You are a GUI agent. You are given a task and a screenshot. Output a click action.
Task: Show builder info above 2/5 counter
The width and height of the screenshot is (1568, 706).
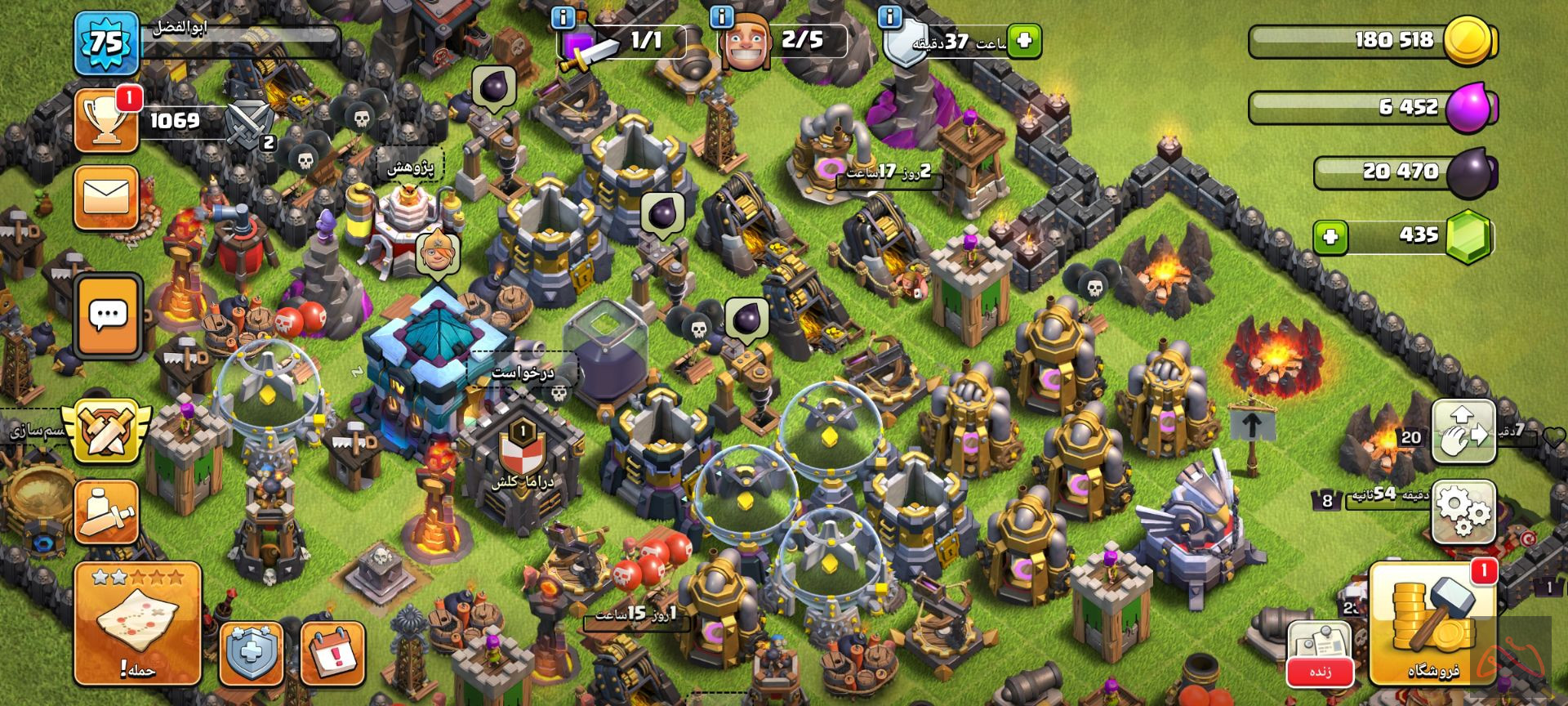[720, 16]
